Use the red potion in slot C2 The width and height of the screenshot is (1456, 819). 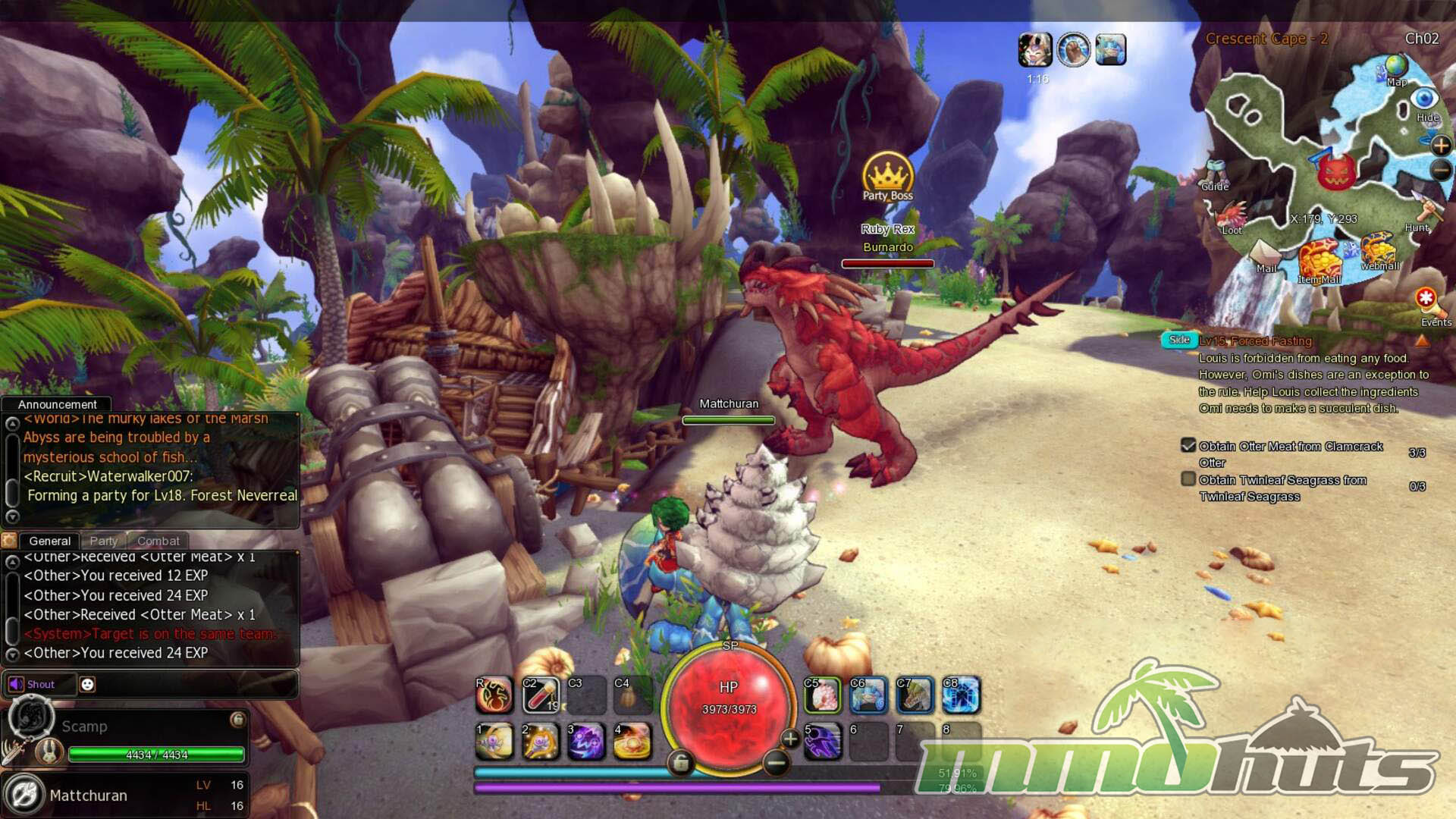pyautogui.click(x=541, y=695)
